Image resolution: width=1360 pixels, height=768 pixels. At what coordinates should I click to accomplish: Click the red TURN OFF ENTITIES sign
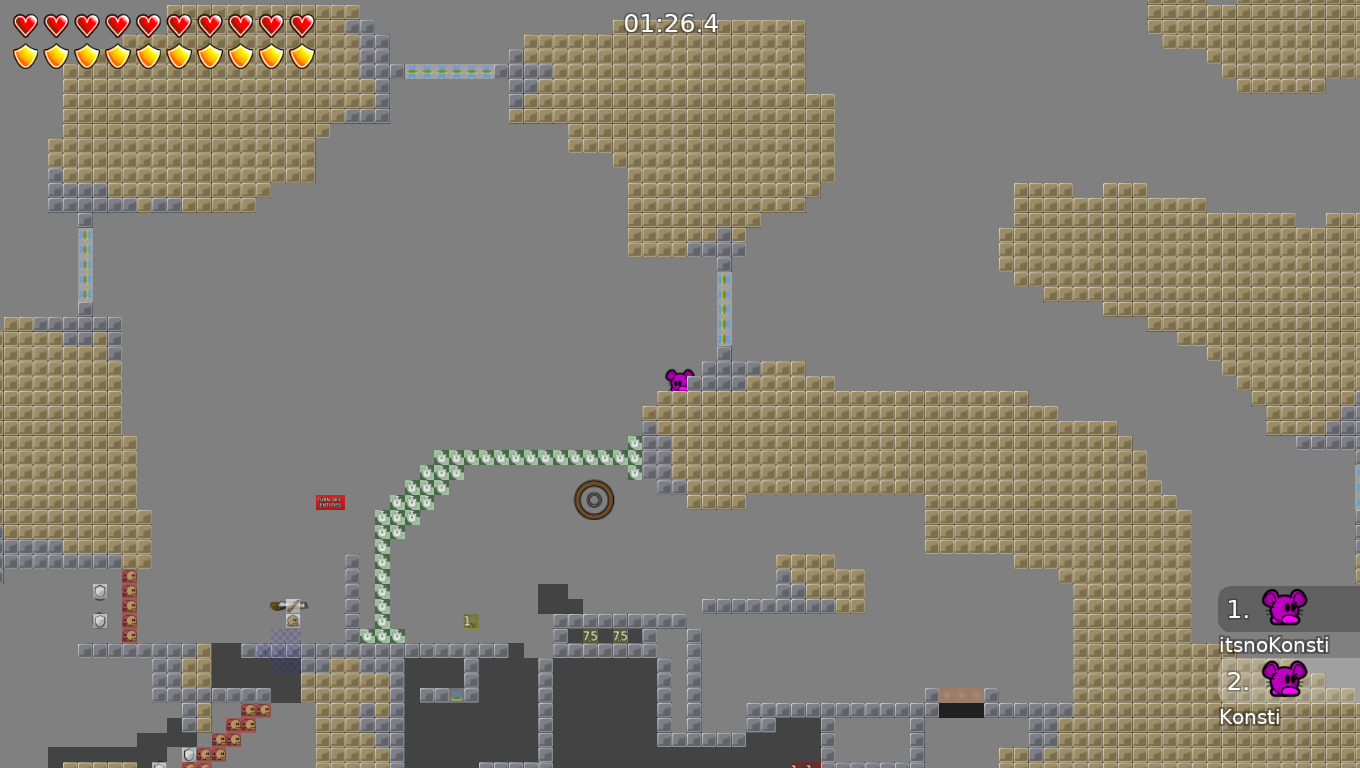[x=328, y=501]
